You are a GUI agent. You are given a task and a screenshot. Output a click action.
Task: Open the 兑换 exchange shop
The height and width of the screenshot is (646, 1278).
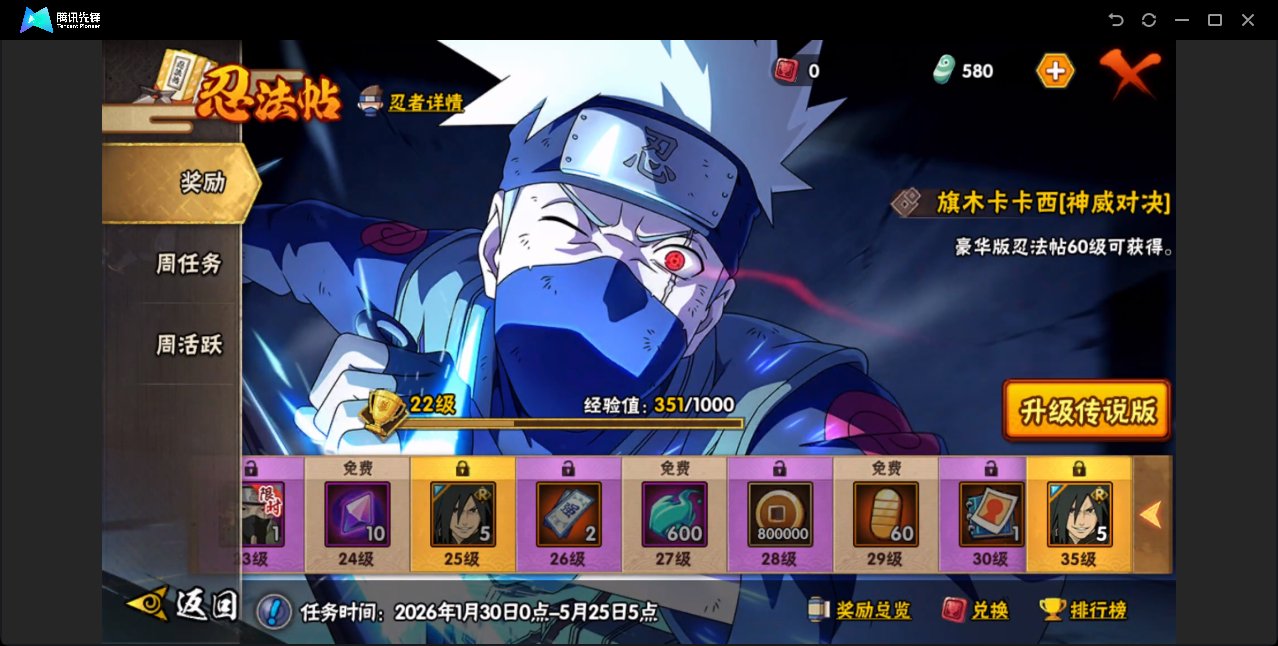coord(976,610)
